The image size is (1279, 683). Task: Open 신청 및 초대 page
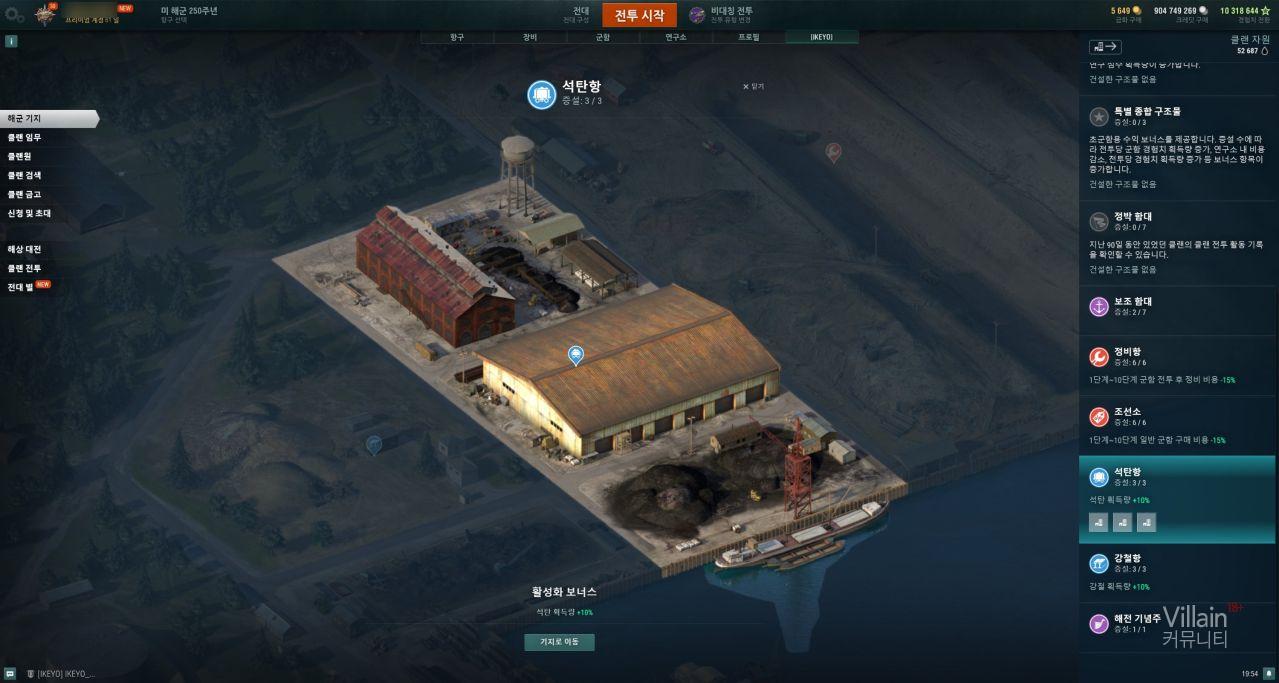pos(29,213)
